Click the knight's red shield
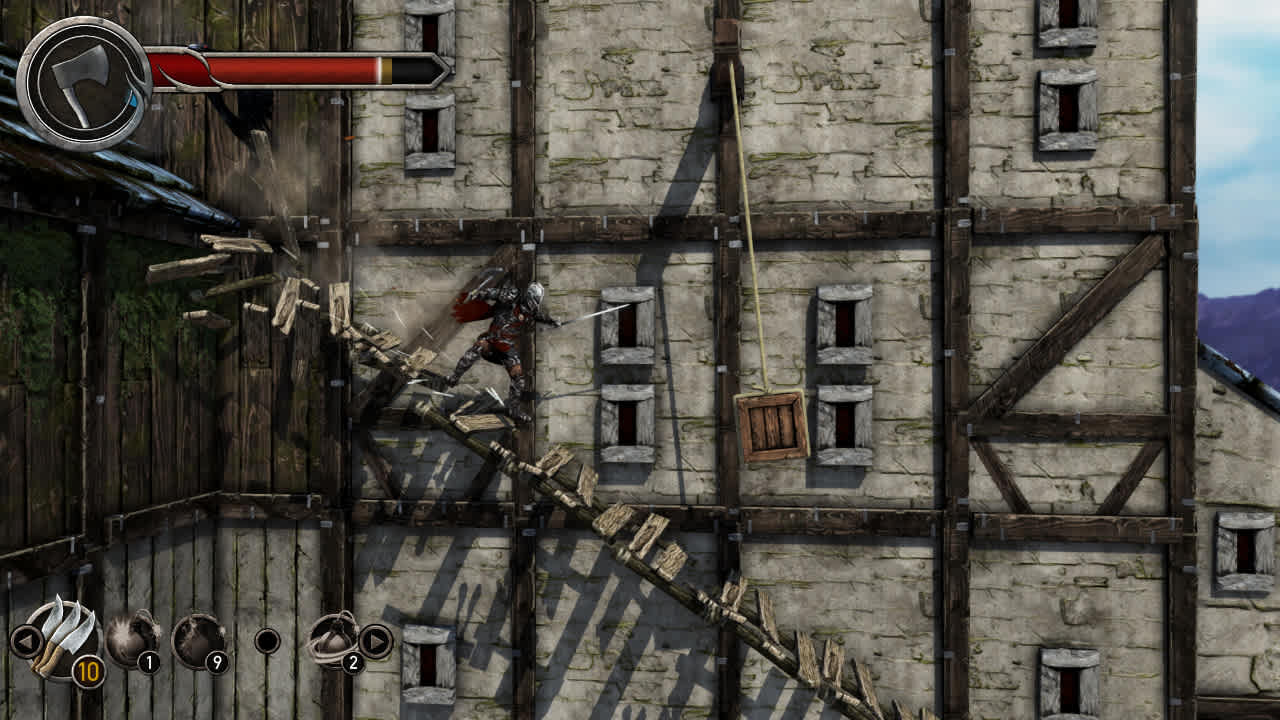Viewport: 1280px width, 720px height. tap(470, 305)
